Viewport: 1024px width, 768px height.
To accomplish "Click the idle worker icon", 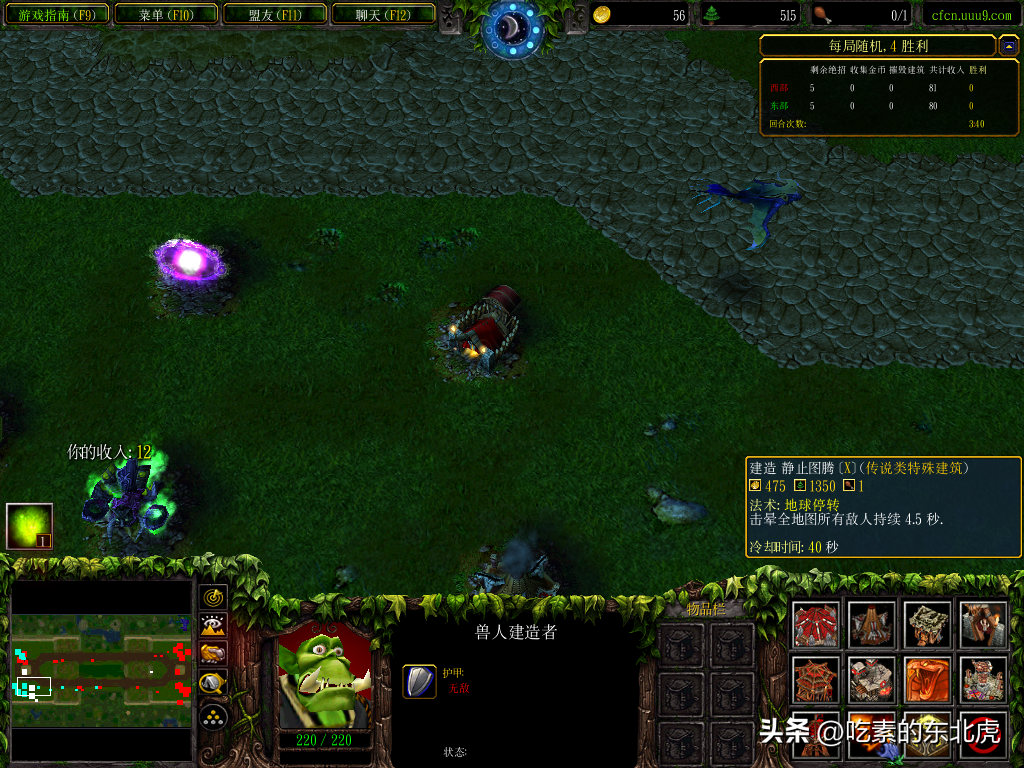I will click(29, 526).
